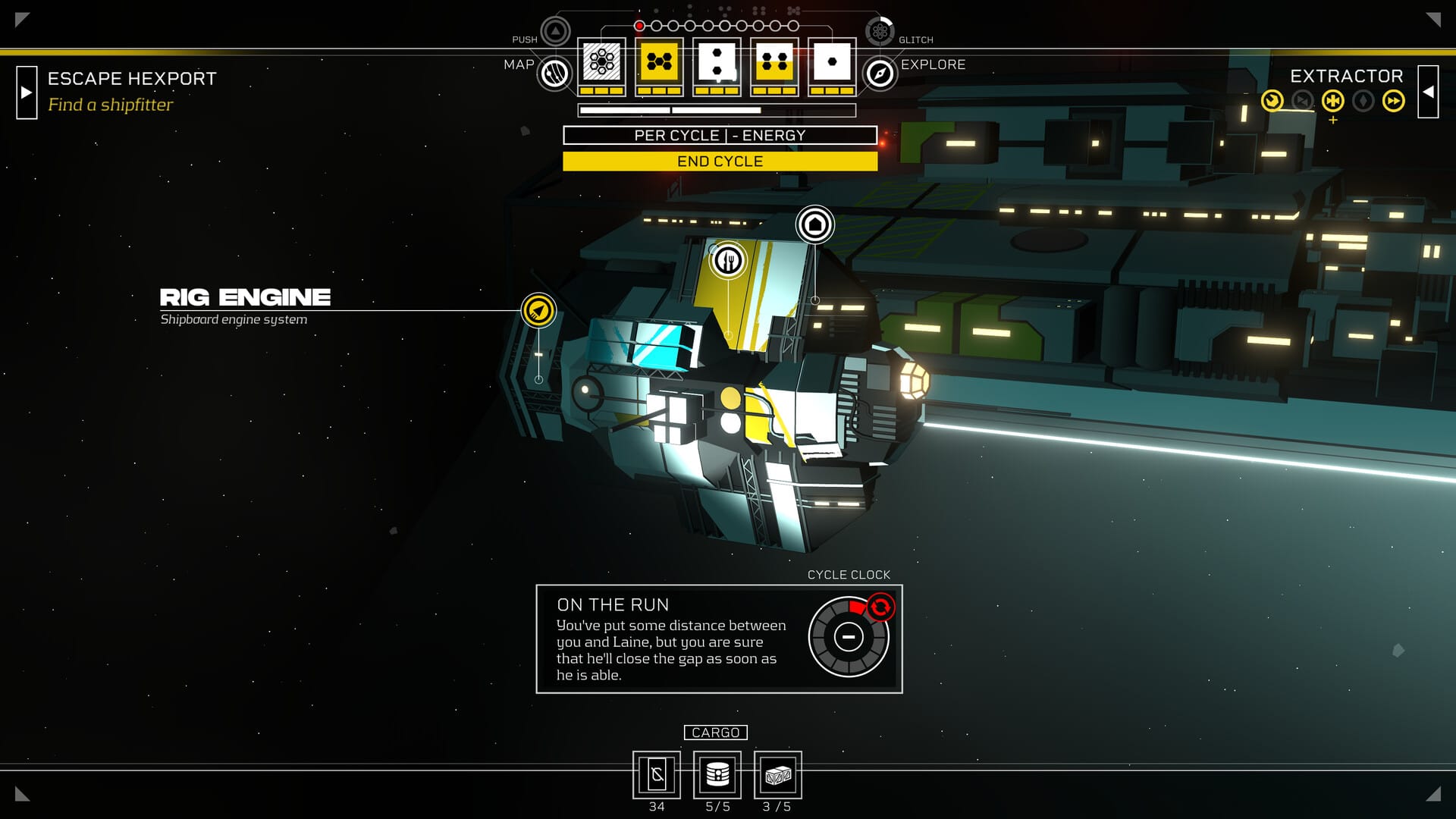The image size is (1456, 819).
Task: Select the yellow five-pip die
Action: pos(659,62)
